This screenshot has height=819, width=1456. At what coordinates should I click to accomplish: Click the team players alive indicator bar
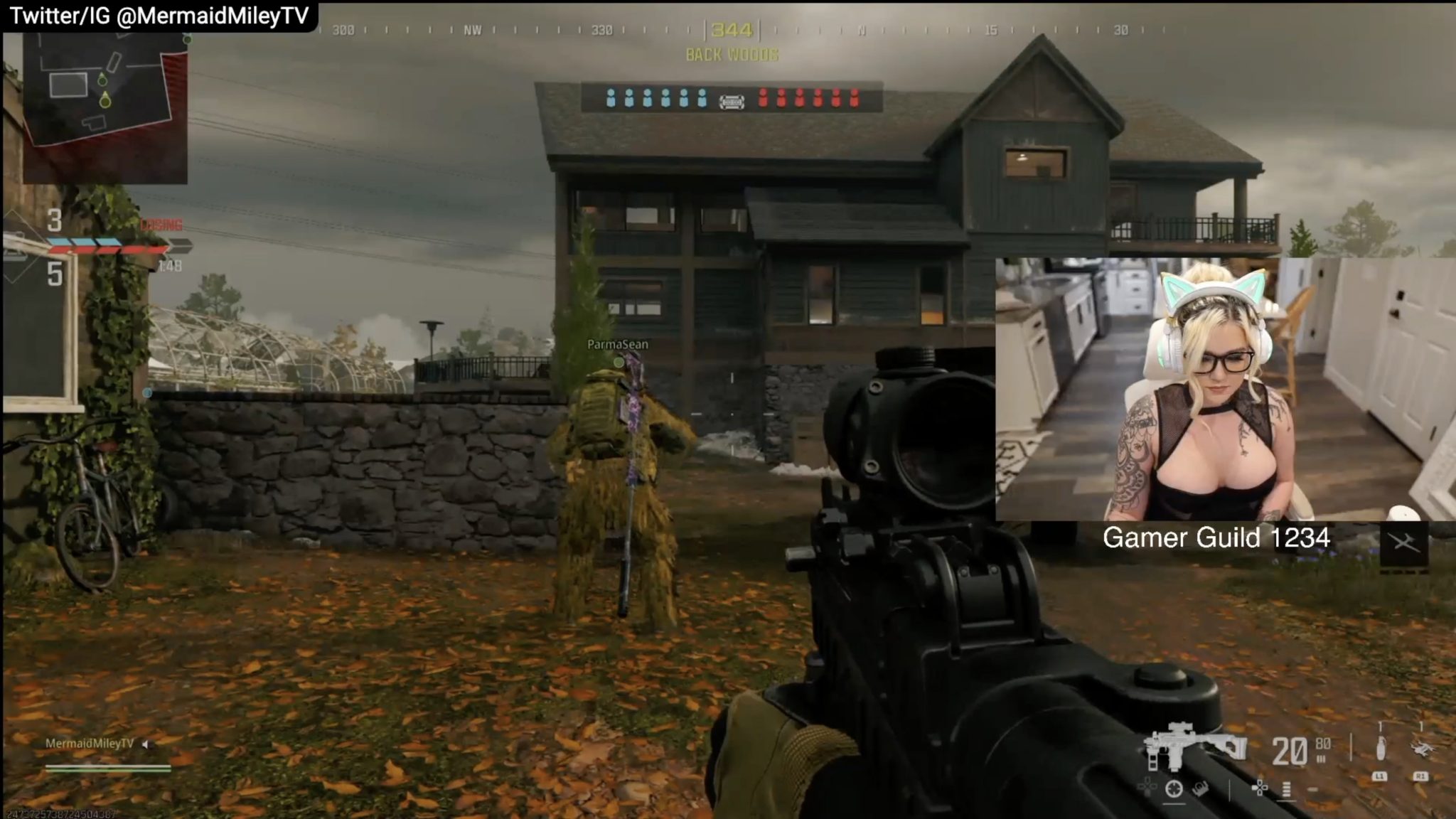732,98
